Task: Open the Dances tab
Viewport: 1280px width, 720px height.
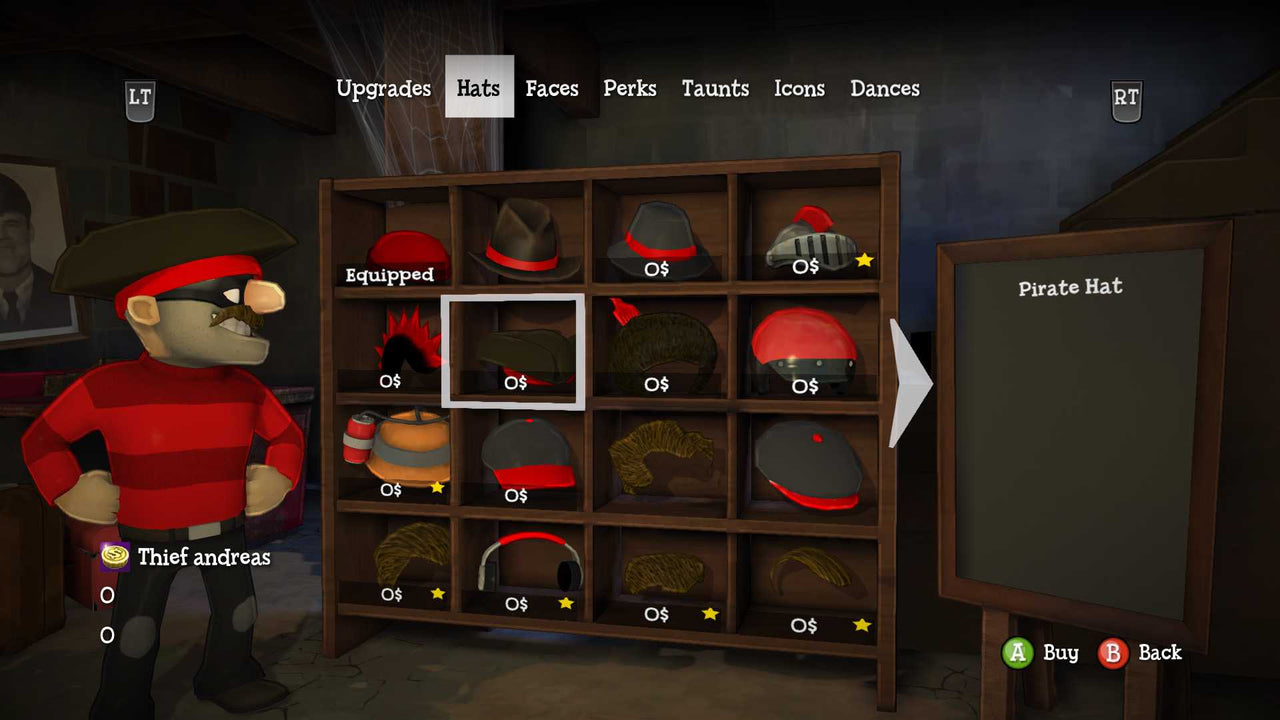Action: pyautogui.click(x=885, y=88)
